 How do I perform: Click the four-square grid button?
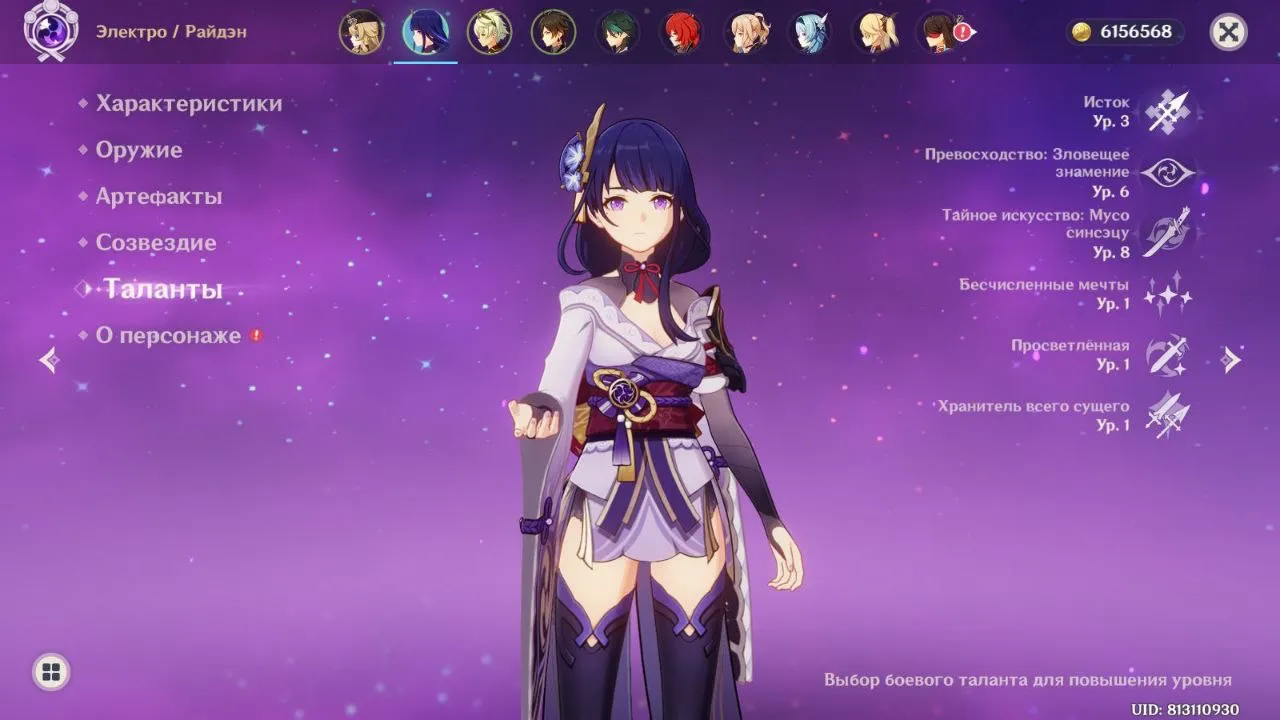click(51, 671)
